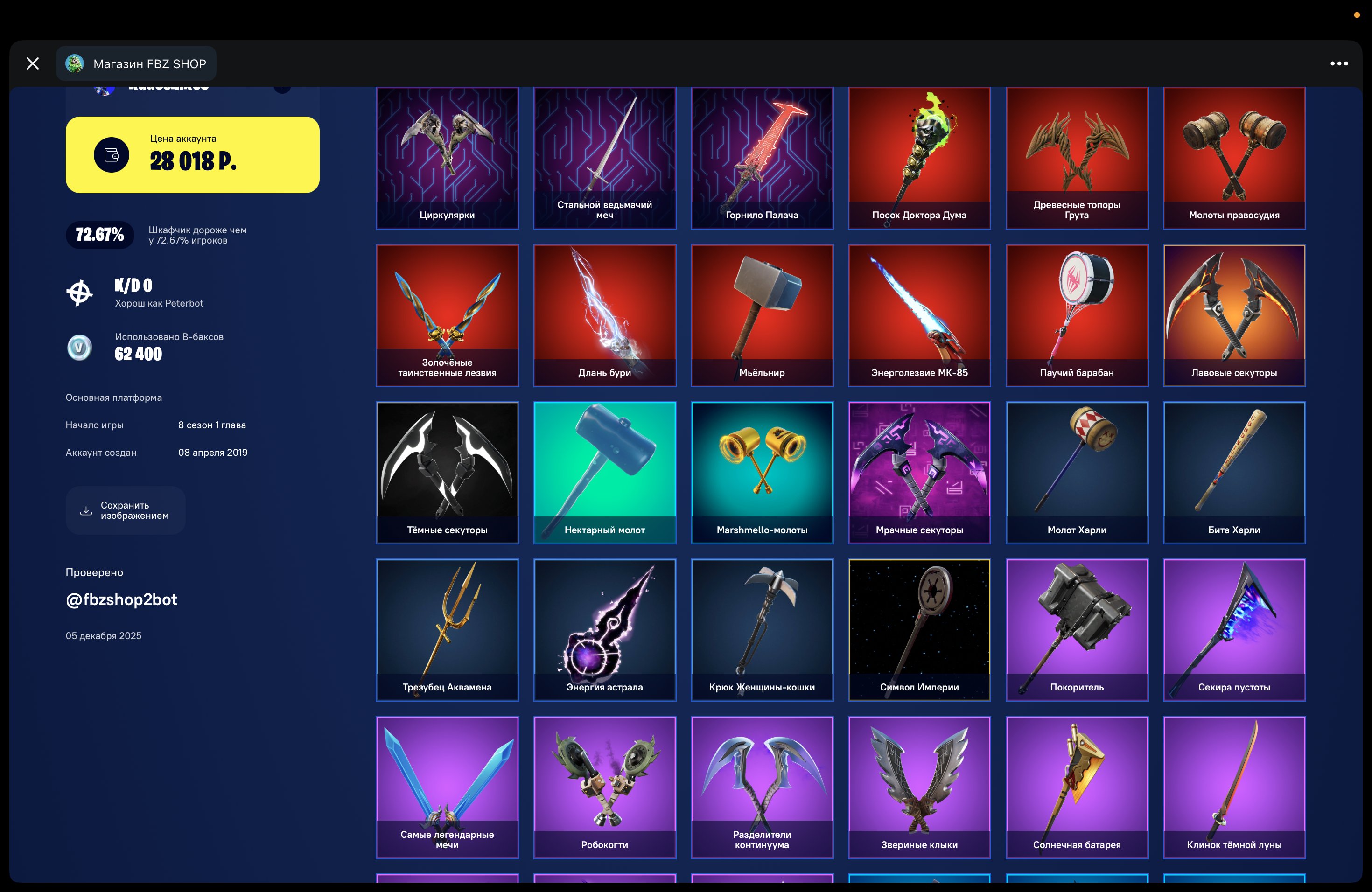The height and width of the screenshot is (892, 1372).
Task: Close the FBZ SHOP mini app
Action: (x=32, y=63)
